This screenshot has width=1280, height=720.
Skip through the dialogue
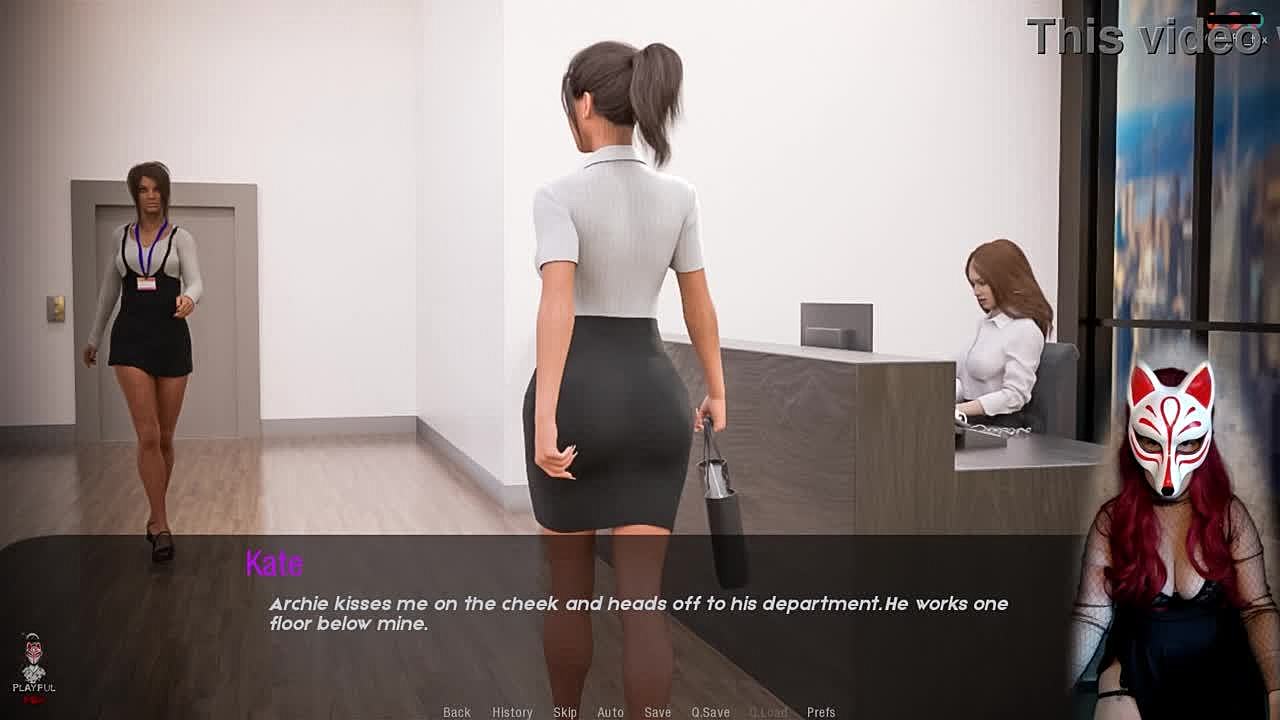tap(565, 712)
